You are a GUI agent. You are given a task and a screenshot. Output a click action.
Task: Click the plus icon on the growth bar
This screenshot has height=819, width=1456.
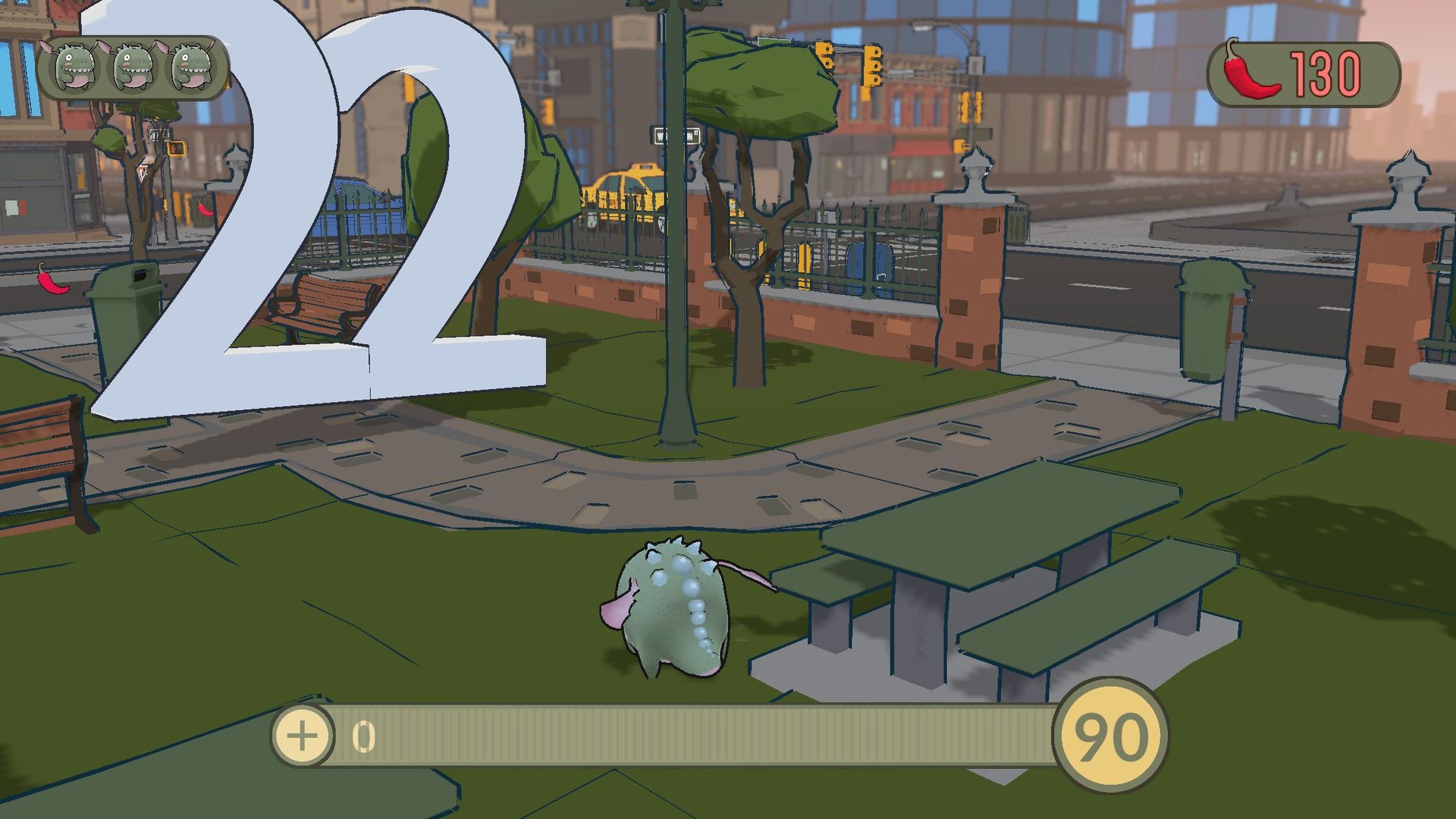tap(303, 734)
